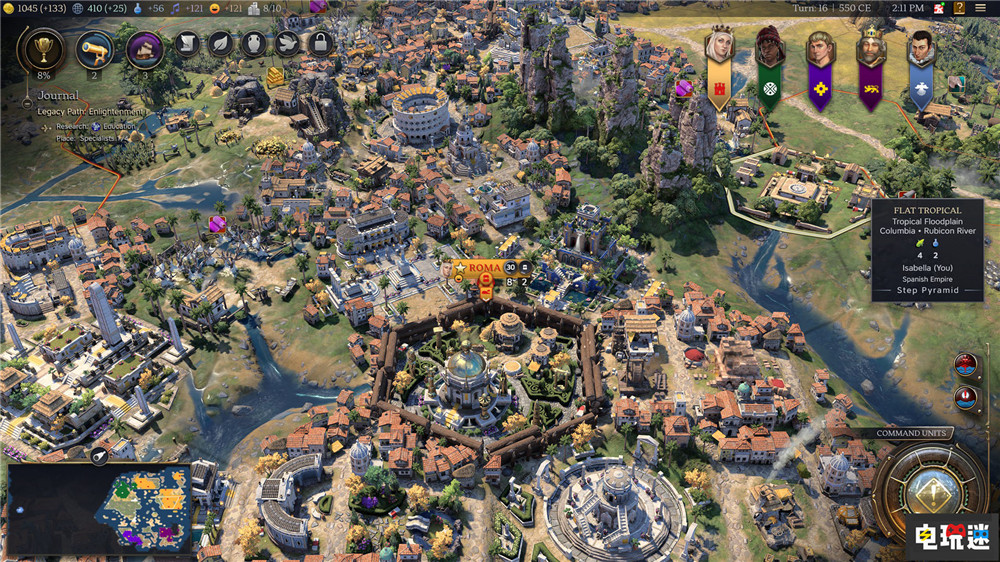
Task: Click the padlock icon button
Action: pos(320,43)
